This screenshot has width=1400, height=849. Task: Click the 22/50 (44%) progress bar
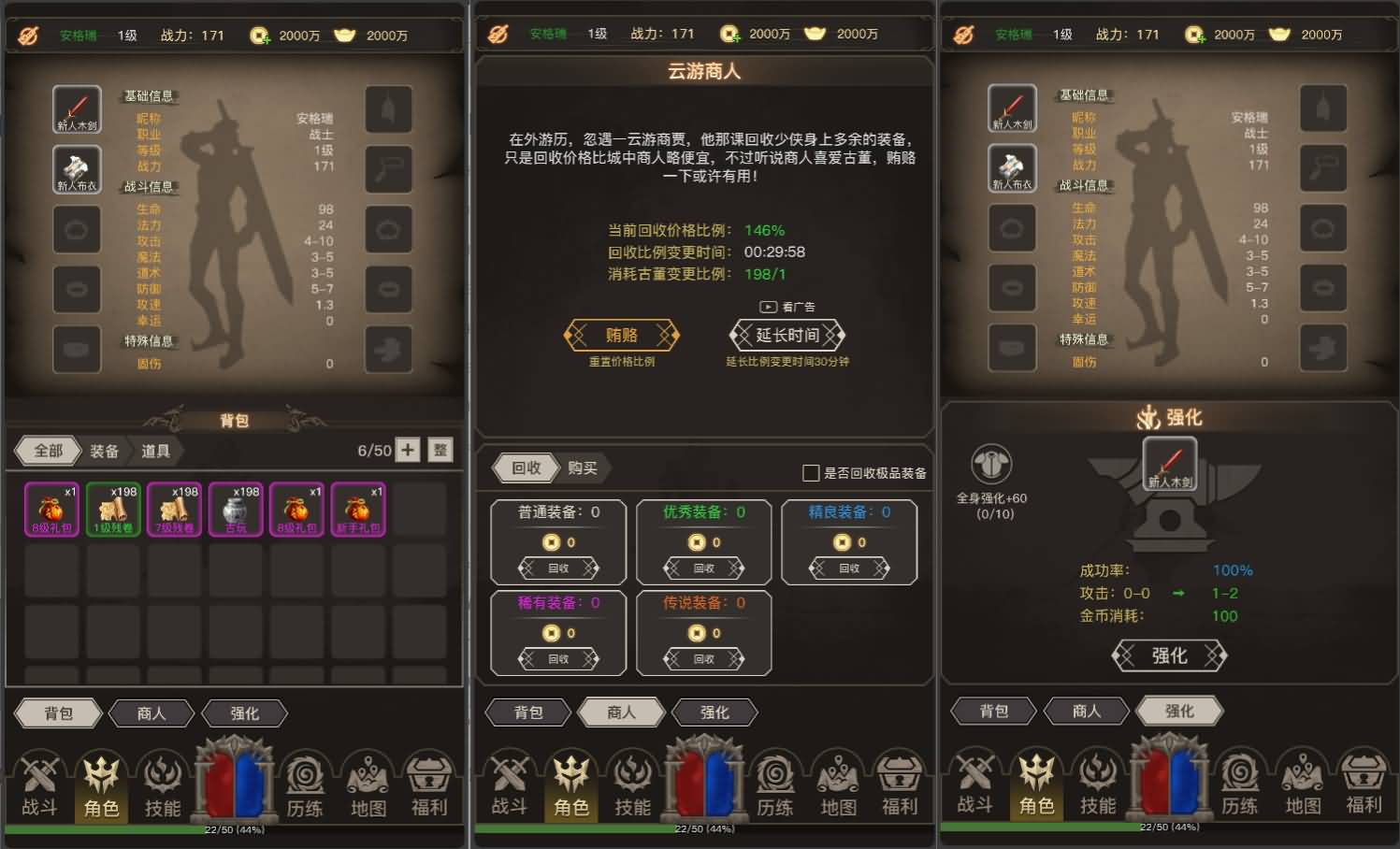coord(235,827)
